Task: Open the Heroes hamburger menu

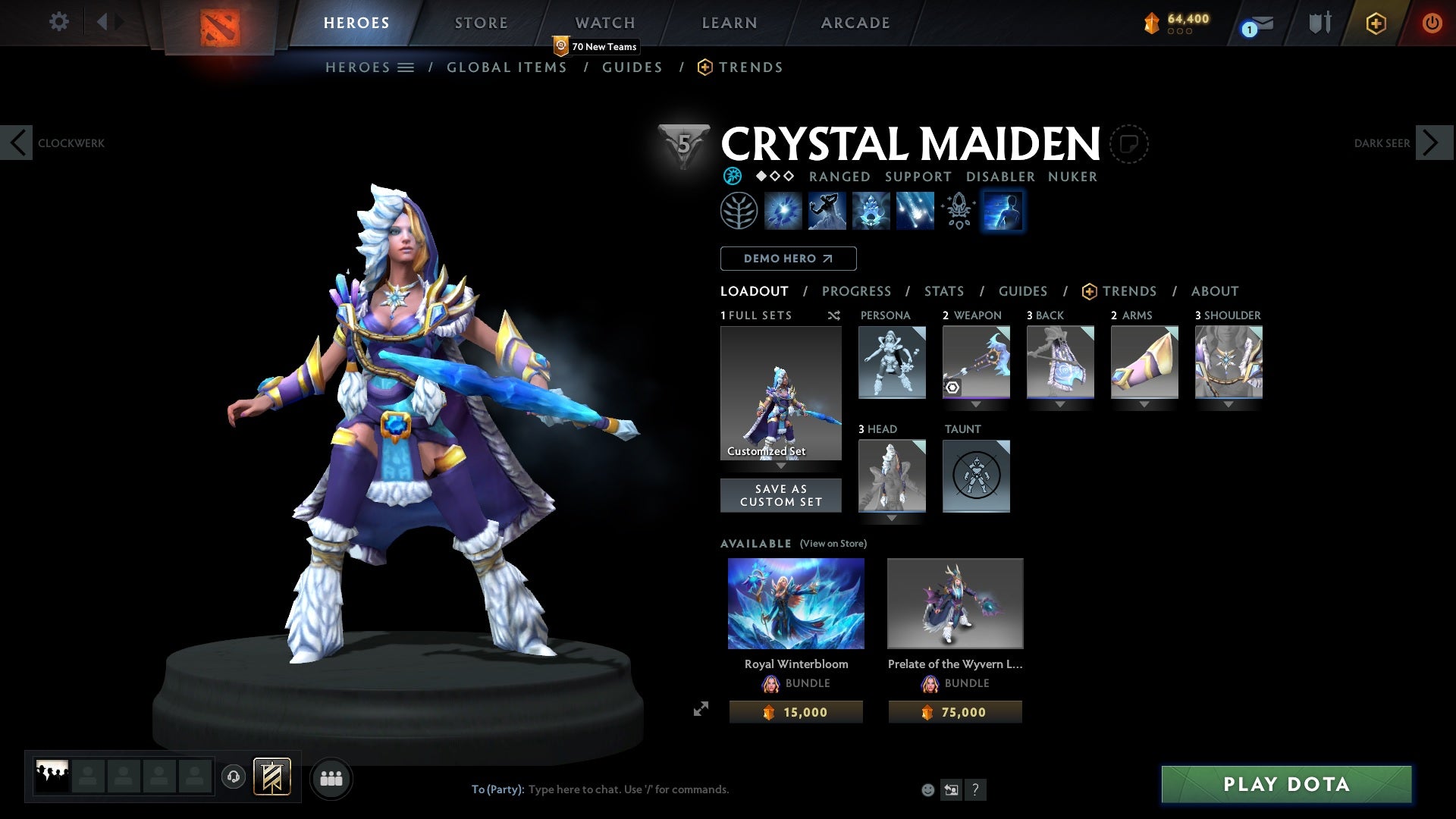Action: (x=406, y=67)
